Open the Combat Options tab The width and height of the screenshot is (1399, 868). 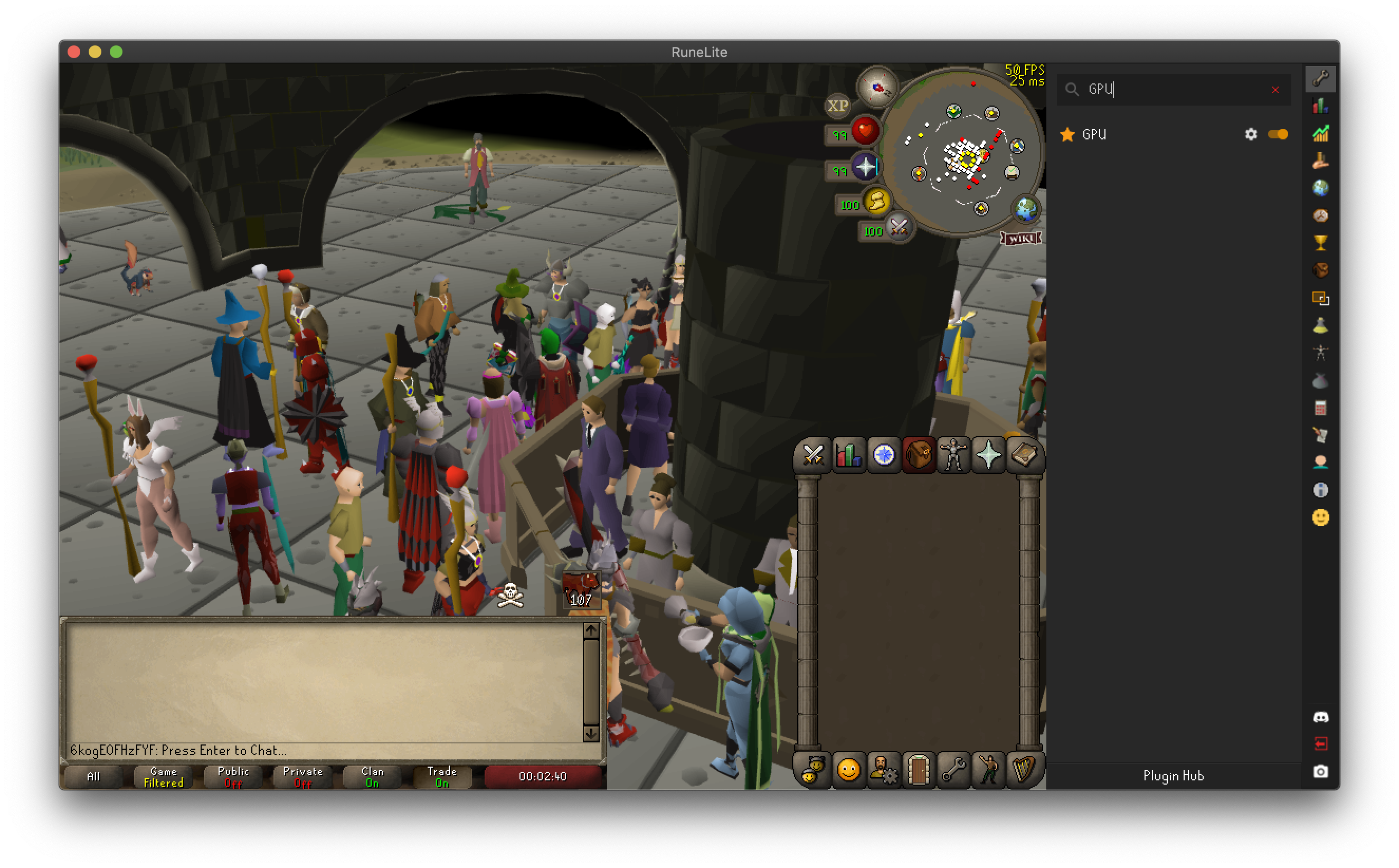[x=812, y=455]
